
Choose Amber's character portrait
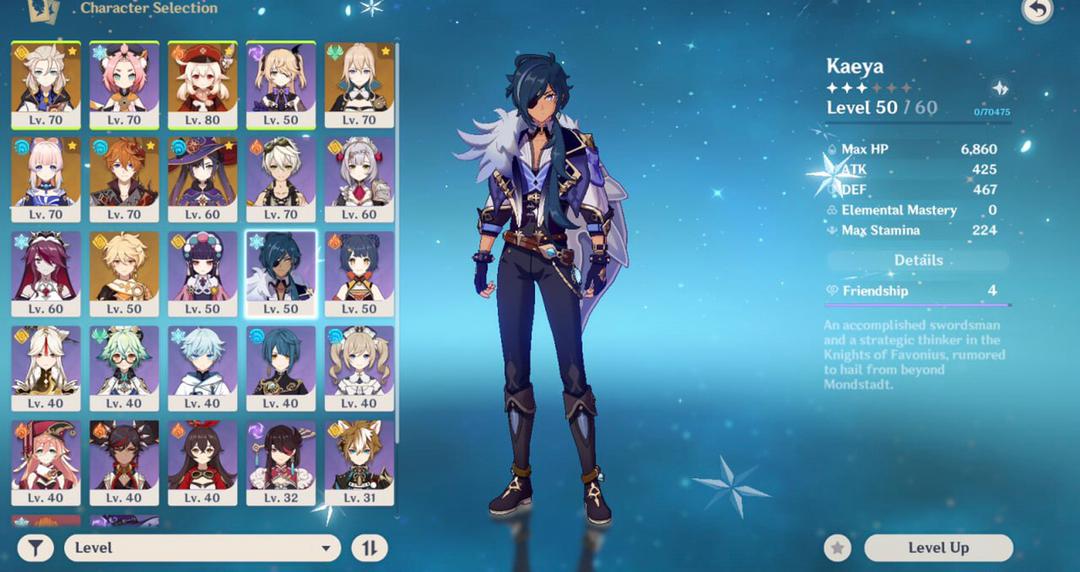click(202, 462)
